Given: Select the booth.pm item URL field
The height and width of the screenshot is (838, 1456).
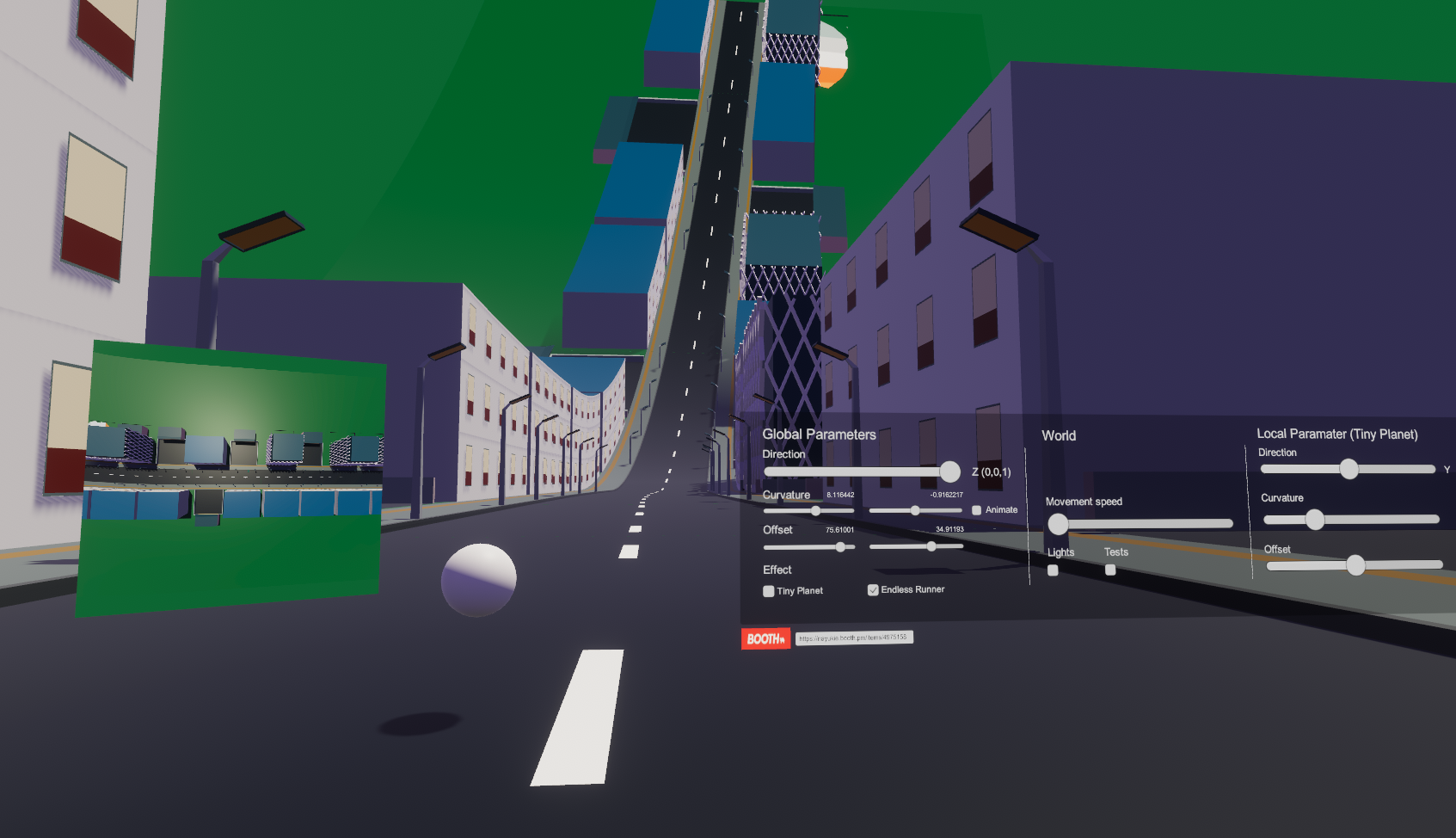Looking at the screenshot, I should click(856, 638).
